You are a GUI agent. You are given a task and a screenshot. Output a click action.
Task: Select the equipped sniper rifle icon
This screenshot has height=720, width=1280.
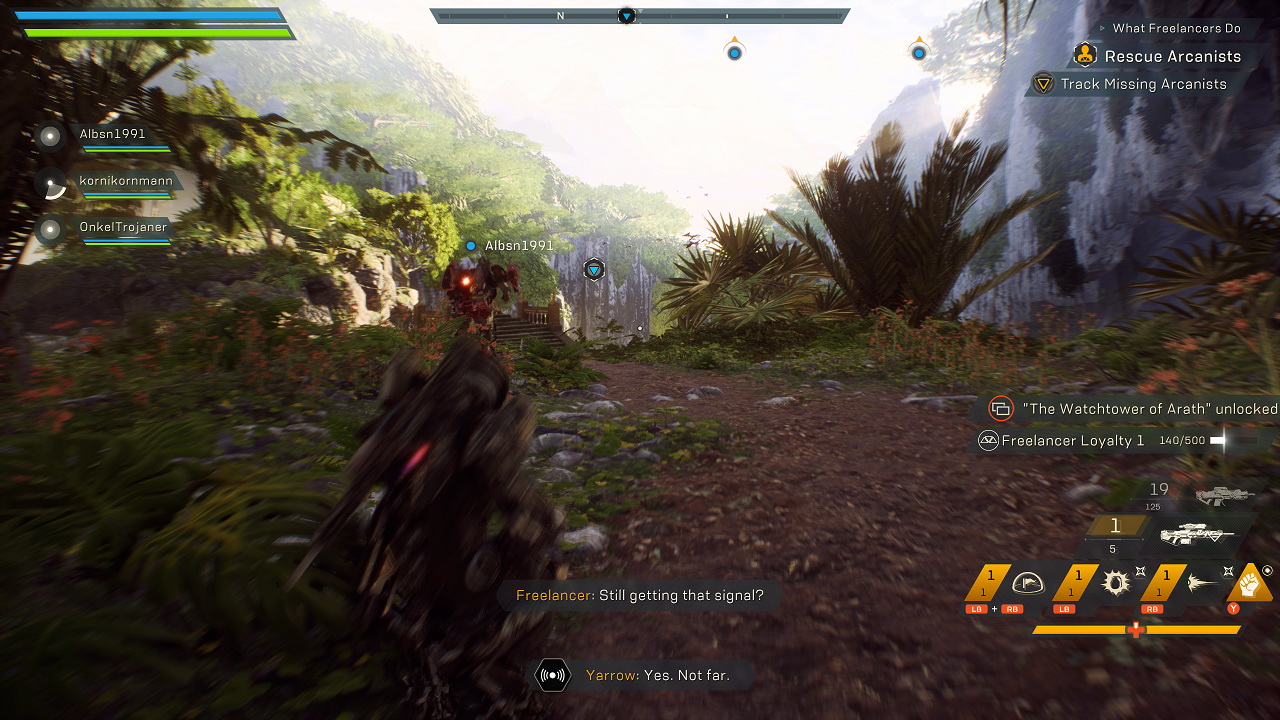point(1199,535)
